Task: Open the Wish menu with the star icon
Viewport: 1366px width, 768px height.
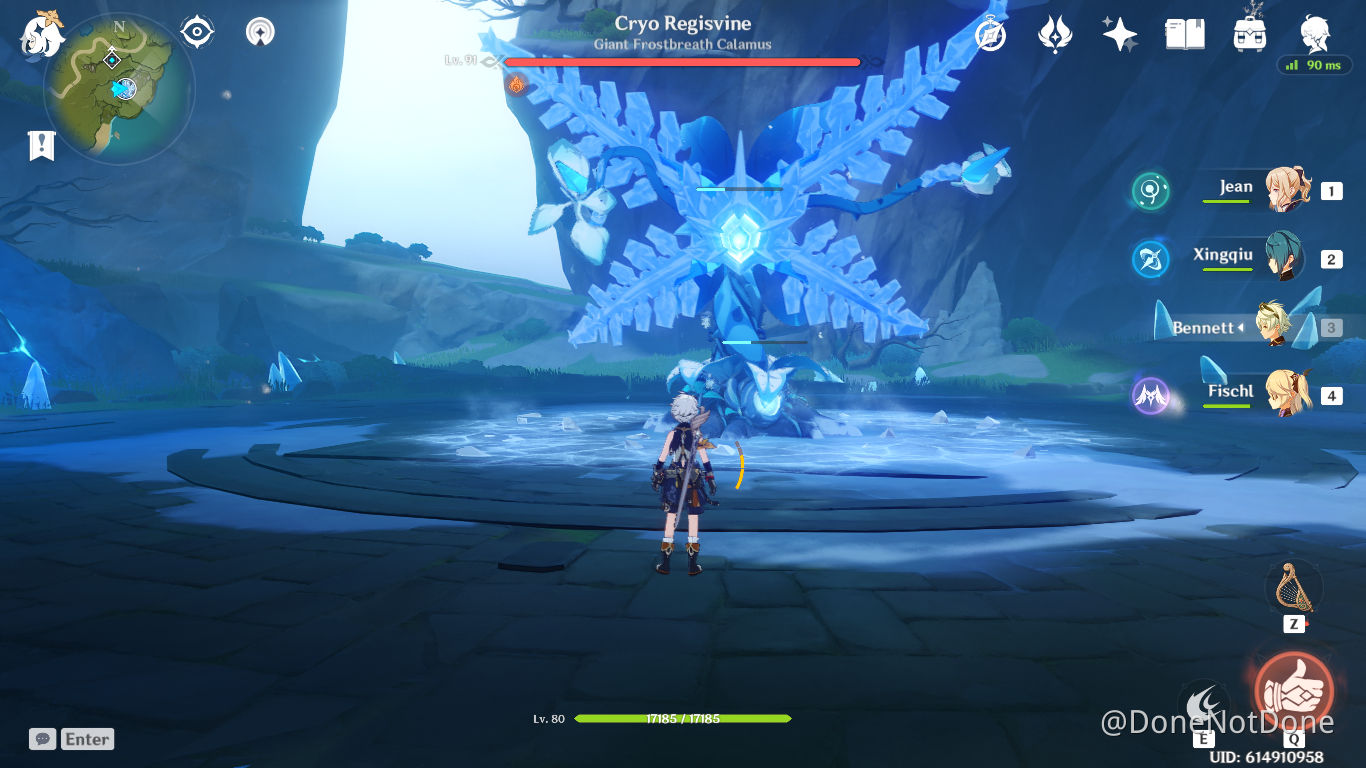Action: (x=1119, y=33)
